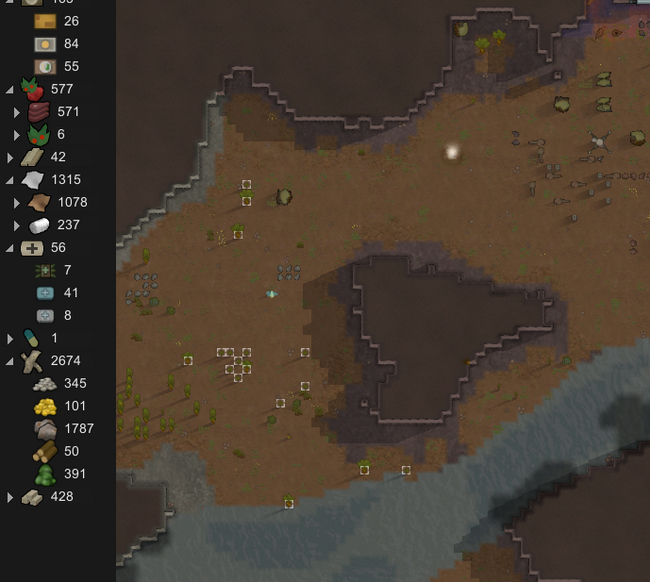Collapse the textiles category showing 1315

click(10, 180)
